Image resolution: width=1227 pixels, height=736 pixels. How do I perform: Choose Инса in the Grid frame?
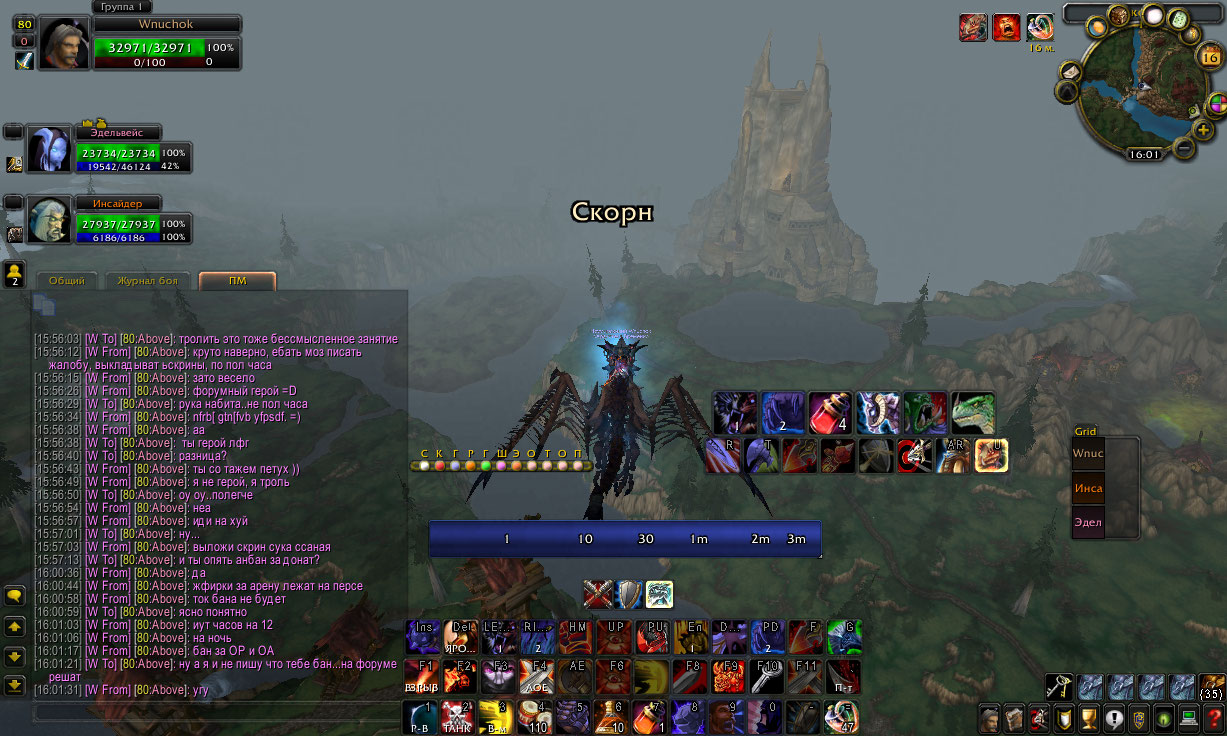click(x=1089, y=488)
